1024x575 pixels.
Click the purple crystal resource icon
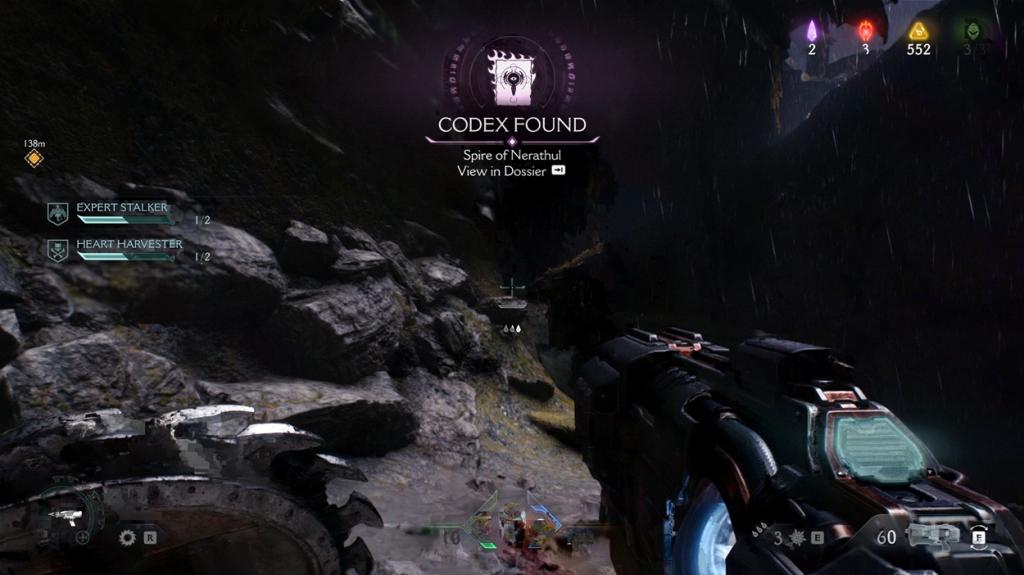[x=812, y=31]
